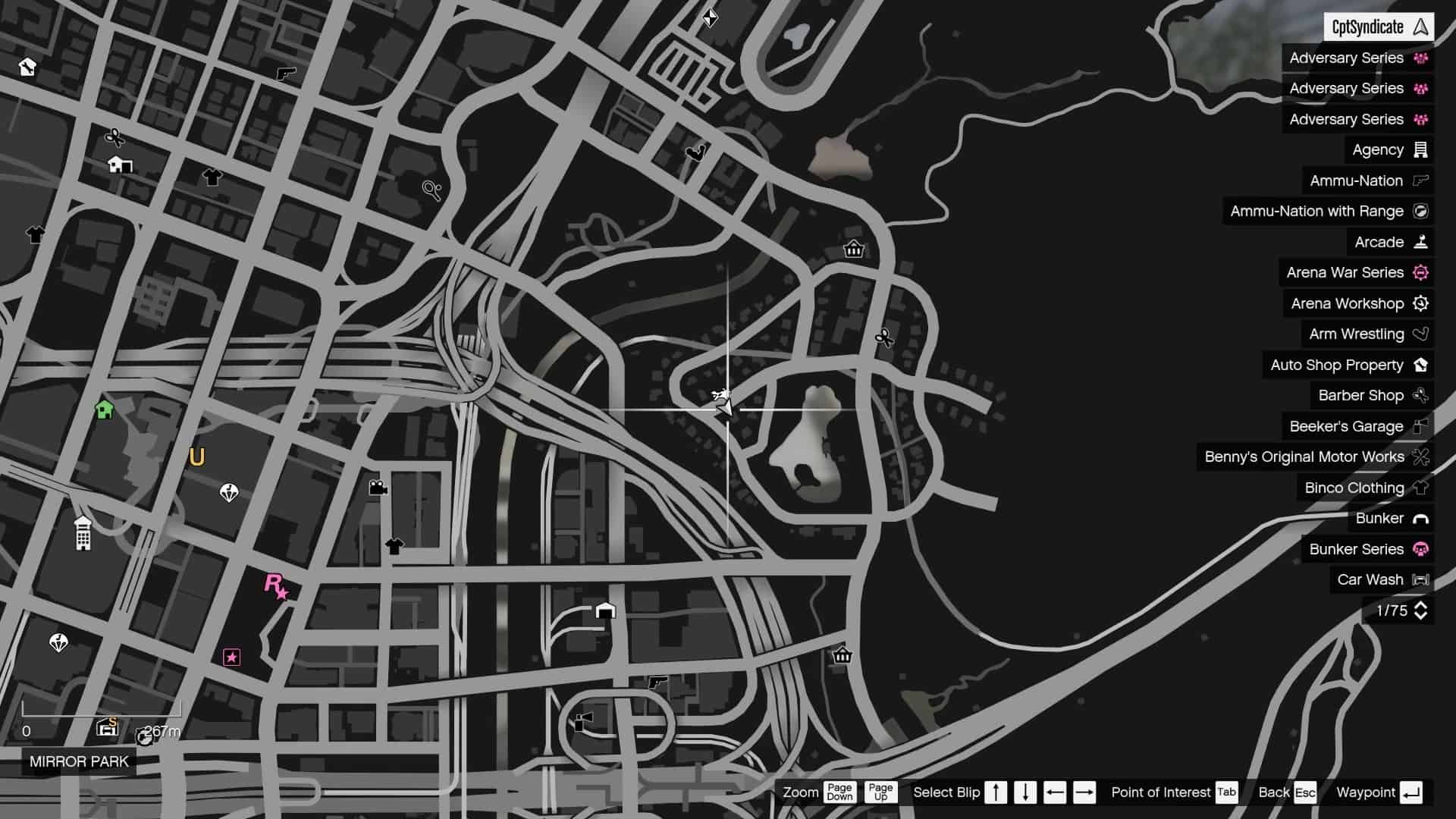Click the pink star strip club blip
Image resolution: width=1456 pixels, height=819 pixels.
(x=232, y=657)
